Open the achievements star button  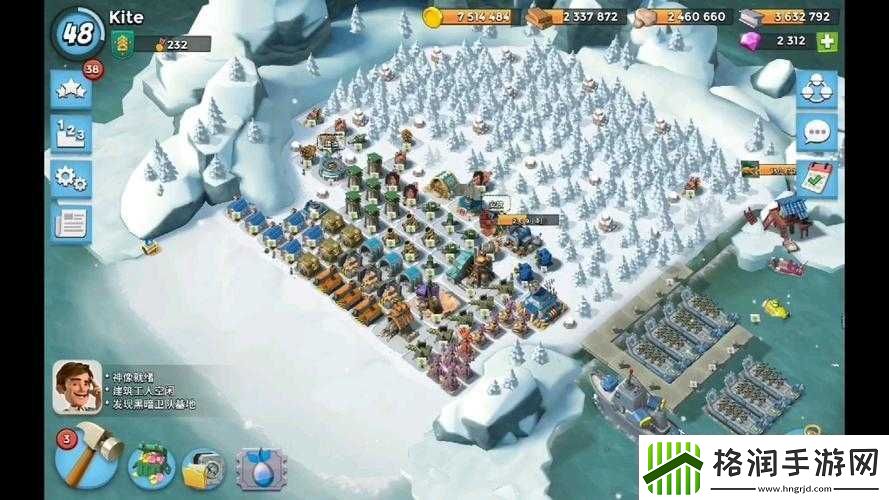coord(69,91)
